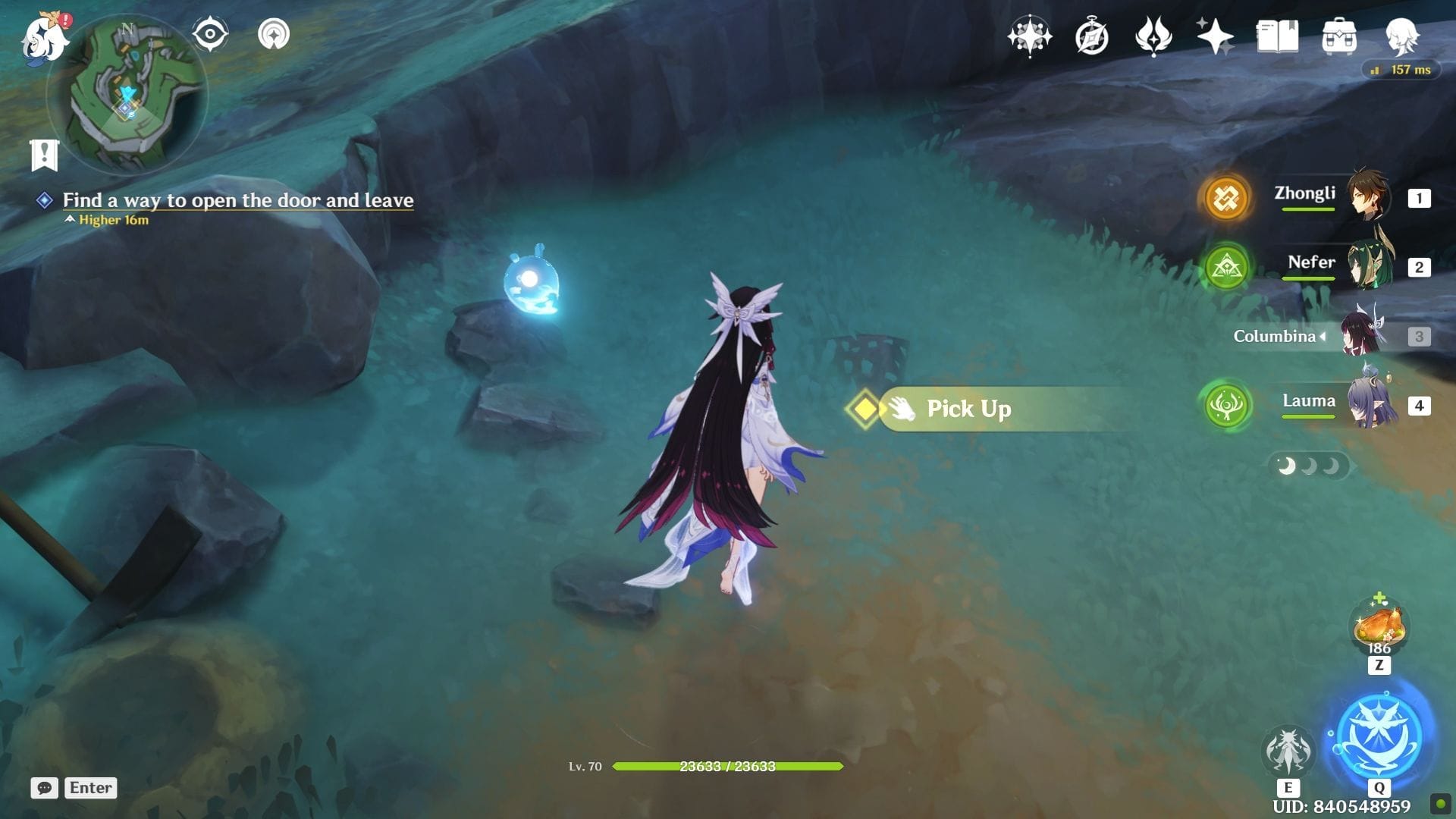Open the Adventure book icon
1456x819 pixels.
pos(1277,36)
